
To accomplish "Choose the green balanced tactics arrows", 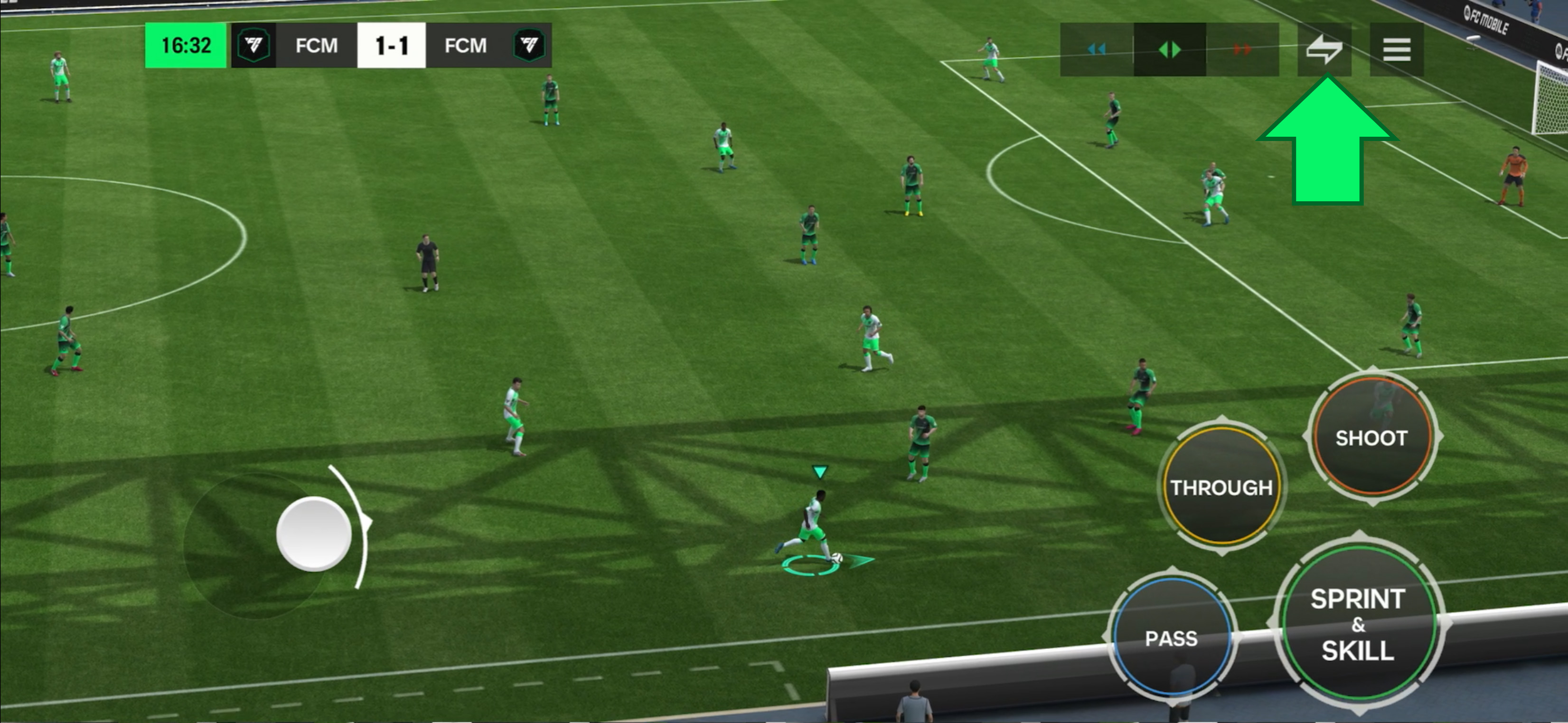I will click(x=1169, y=49).
